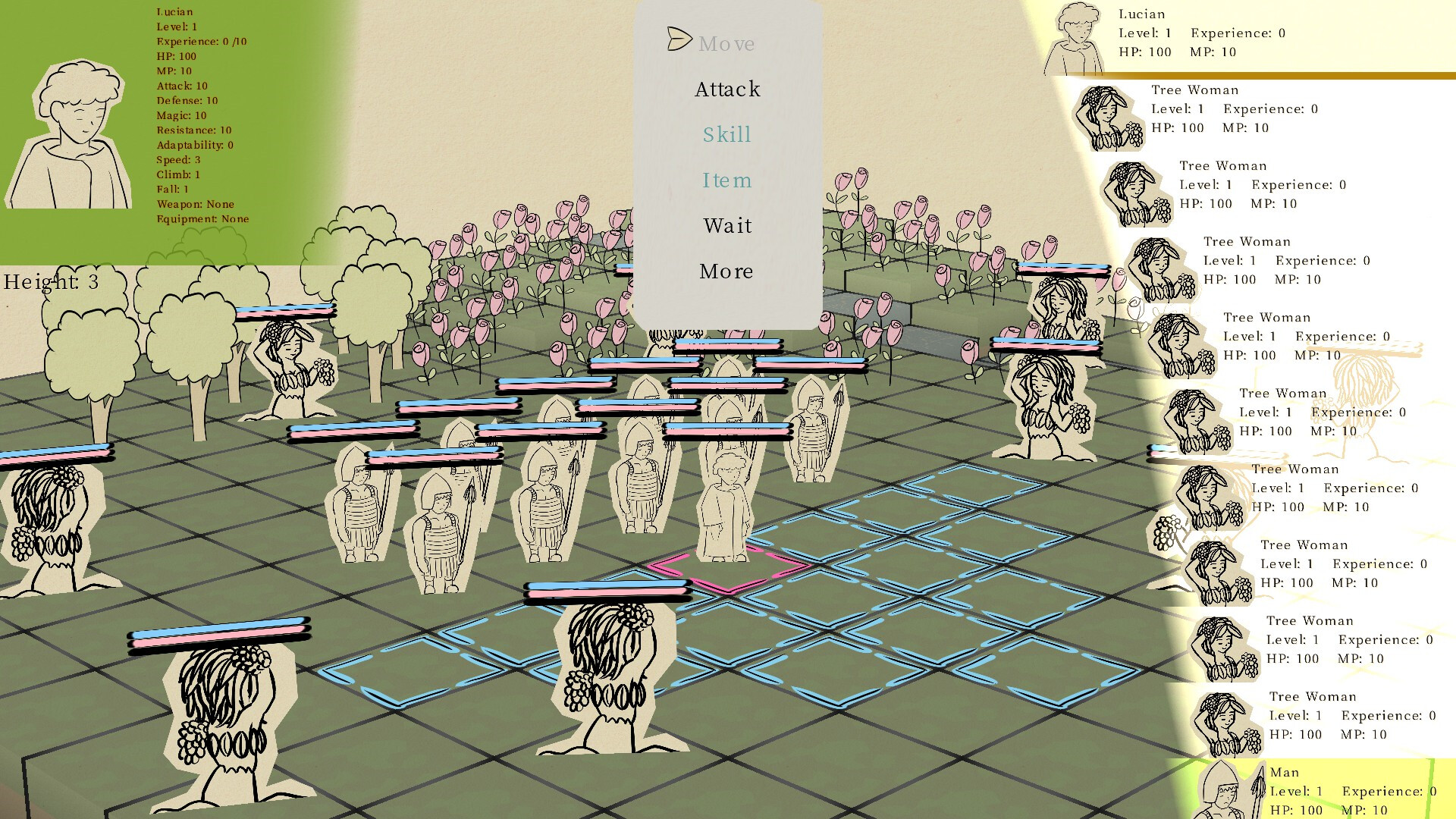The width and height of the screenshot is (1456, 819).
Task: Select Move from the action menu
Action: click(x=726, y=43)
